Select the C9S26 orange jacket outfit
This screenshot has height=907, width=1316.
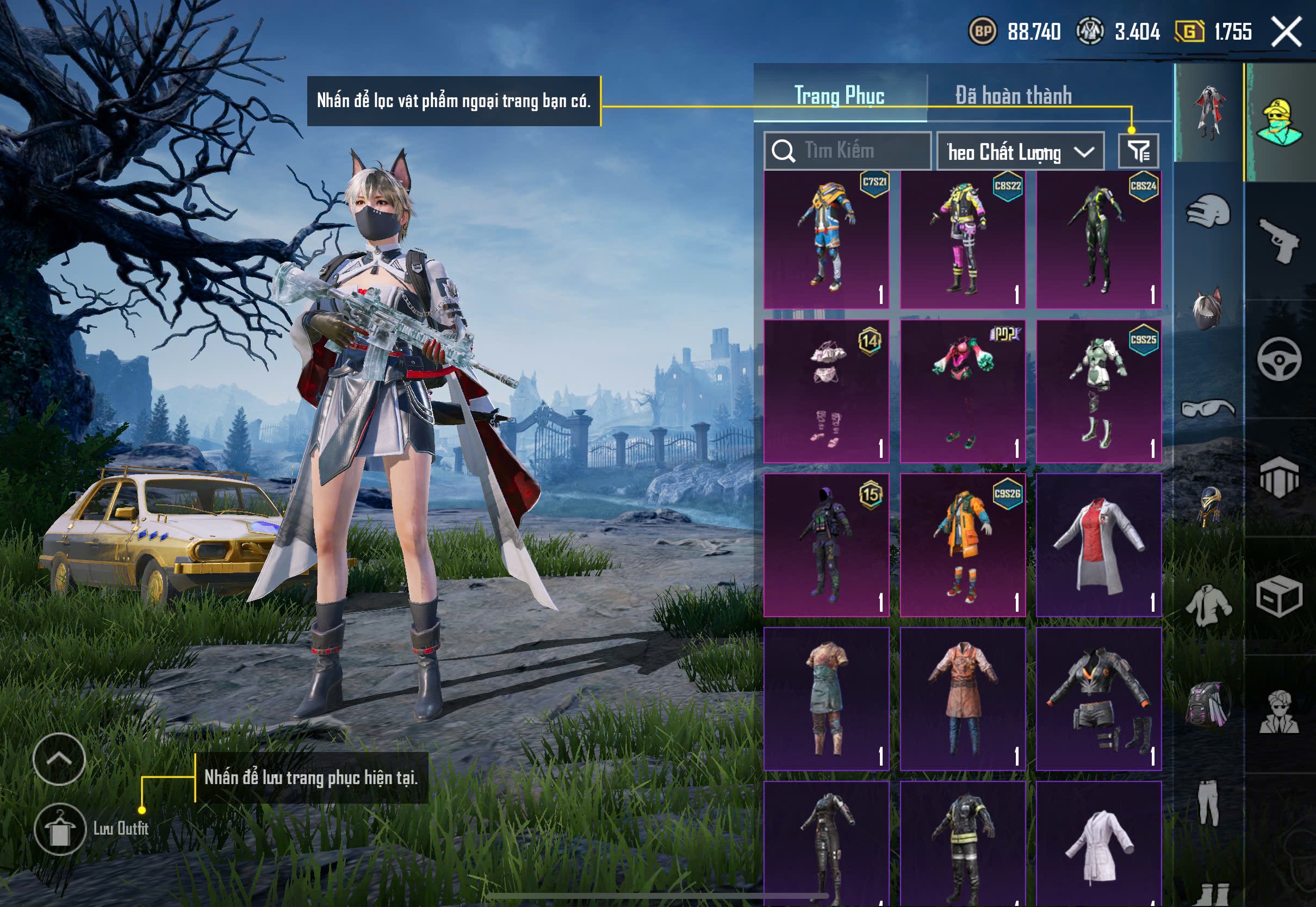click(x=963, y=545)
